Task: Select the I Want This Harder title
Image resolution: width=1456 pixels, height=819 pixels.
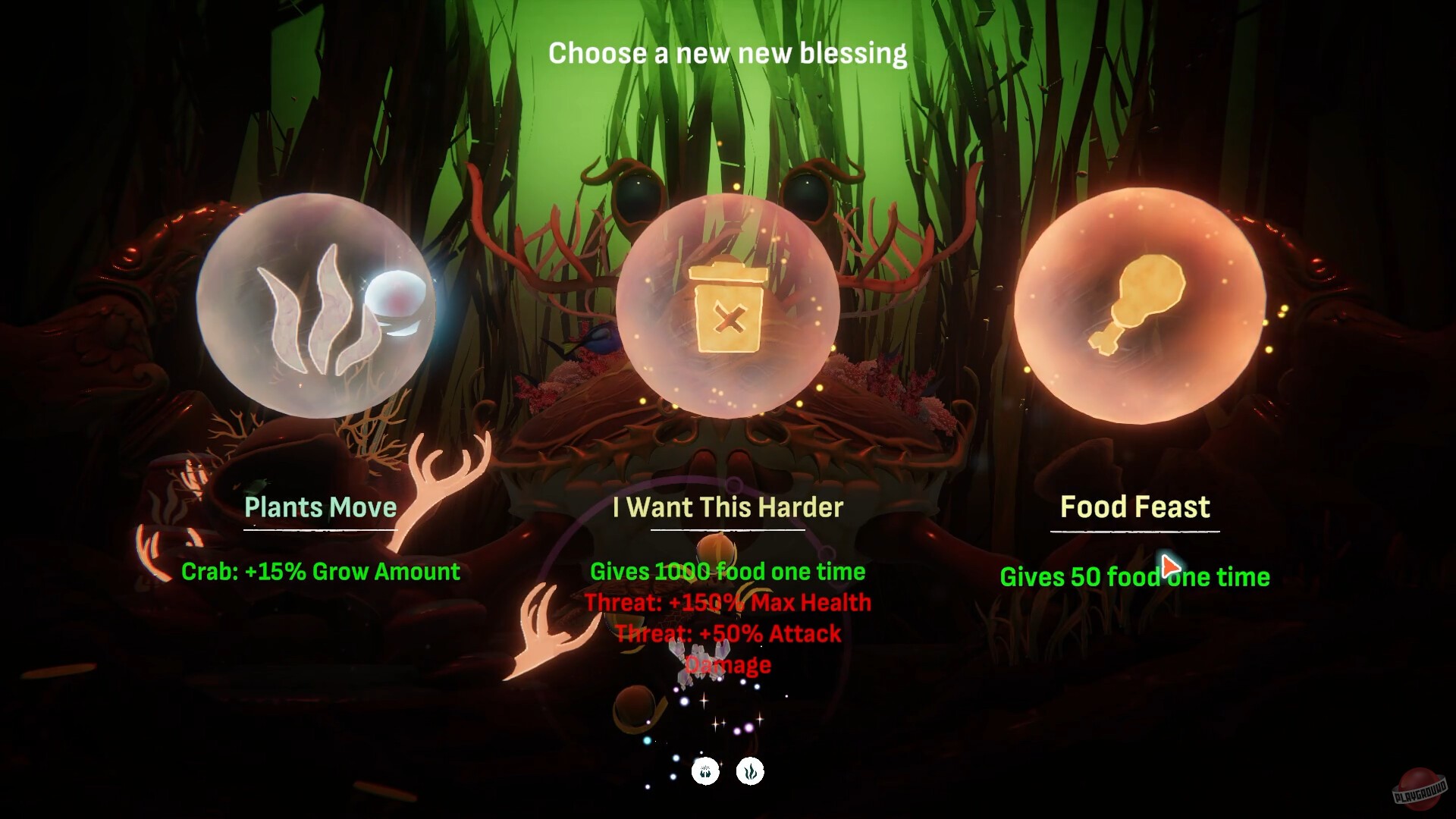Action: coord(726,508)
